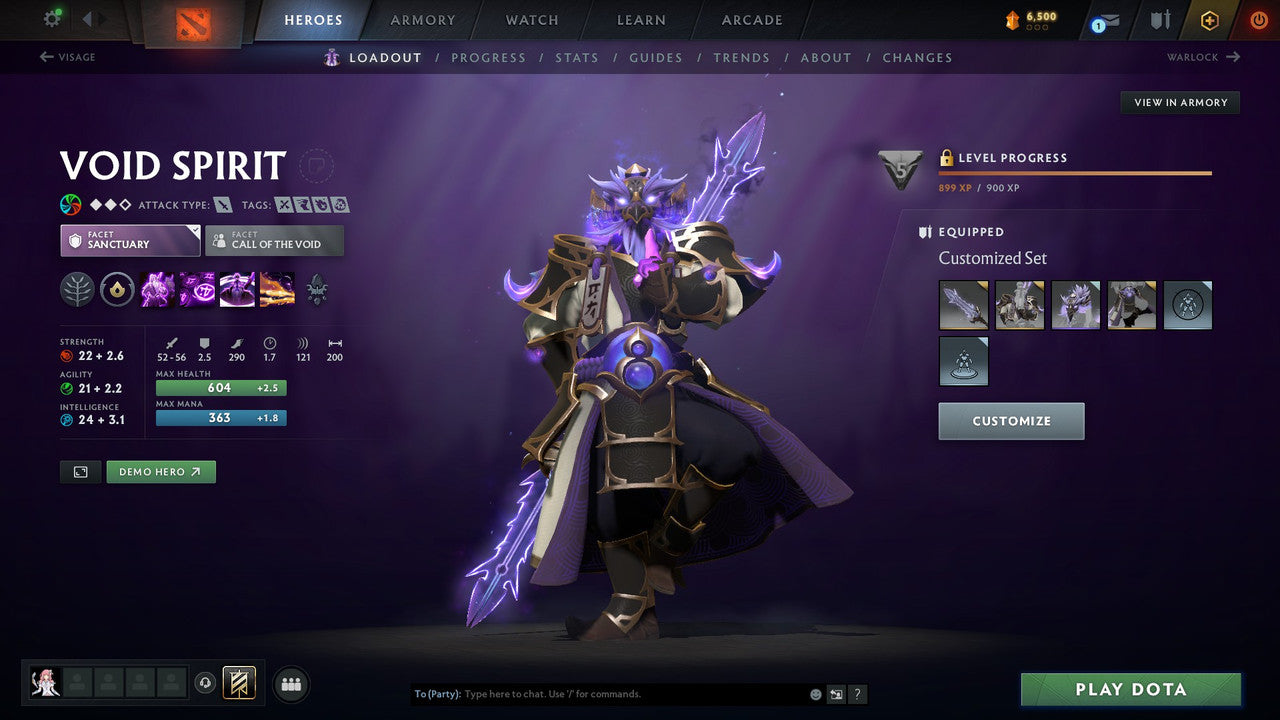Screen dimensions: 1280x720
Task: Select the equipped weapon thumbnail in Customized Set
Action: tap(963, 304)
